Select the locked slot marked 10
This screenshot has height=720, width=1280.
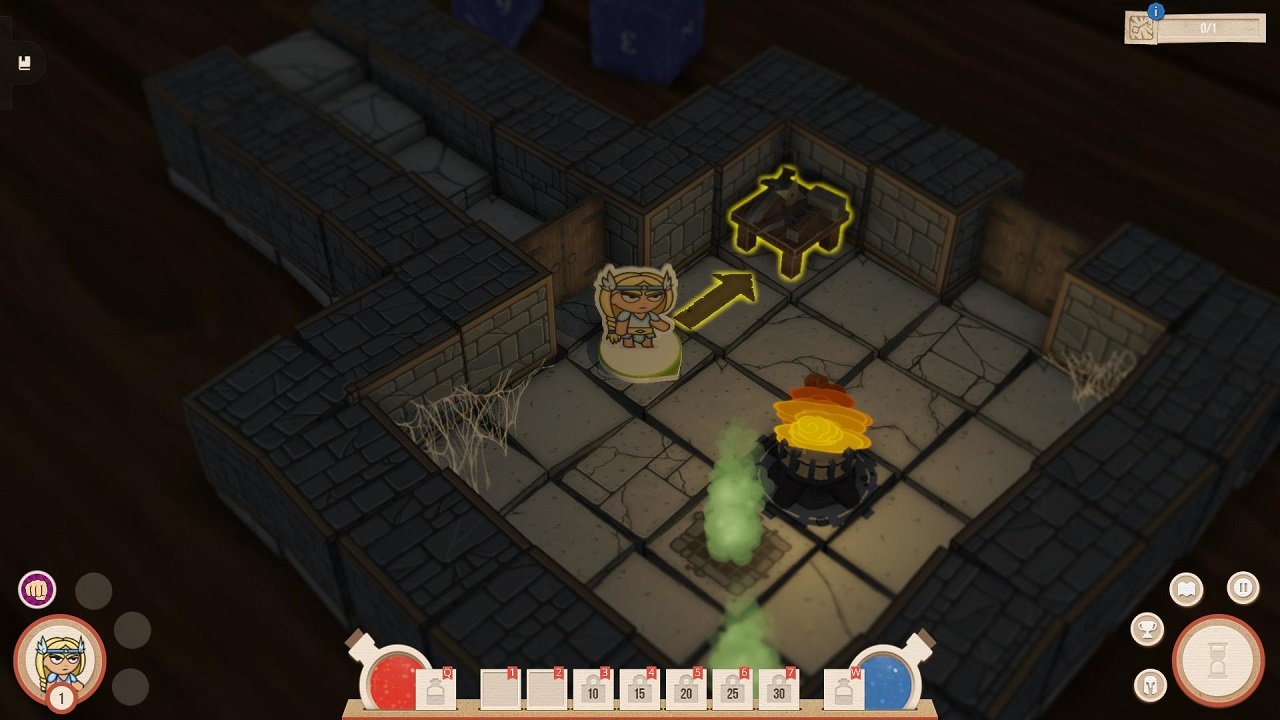click(592, 689)
